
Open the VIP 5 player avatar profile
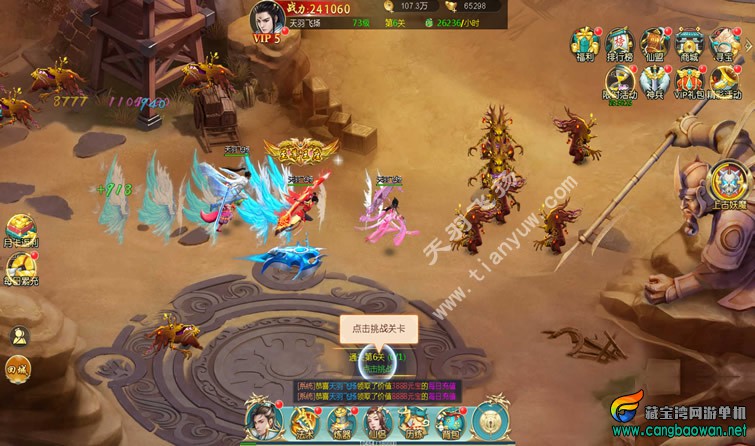coord(267,22)
